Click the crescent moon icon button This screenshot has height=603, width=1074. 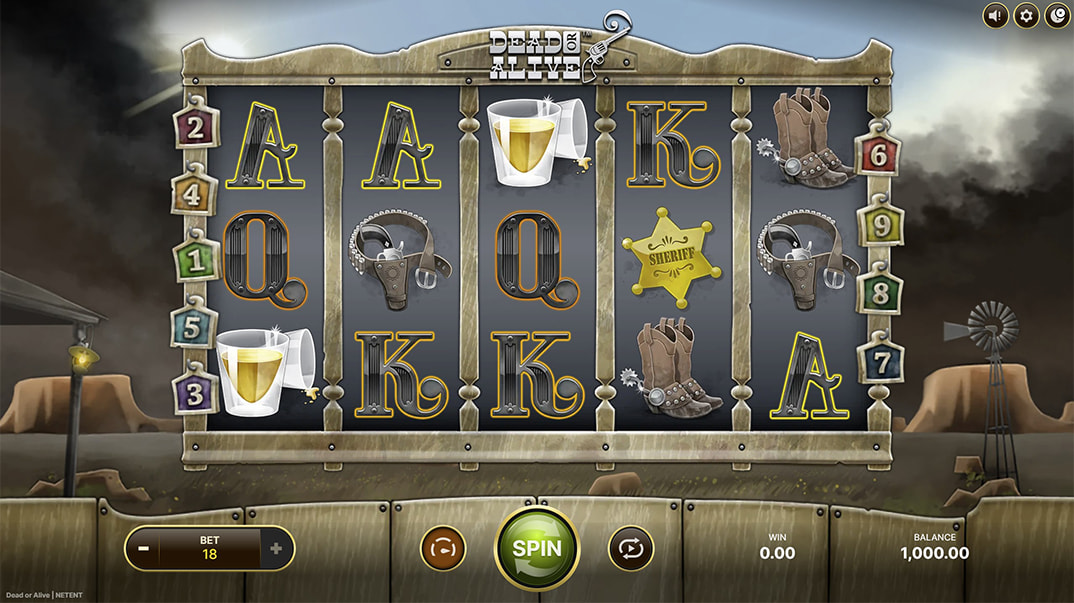click(1057, 15)
